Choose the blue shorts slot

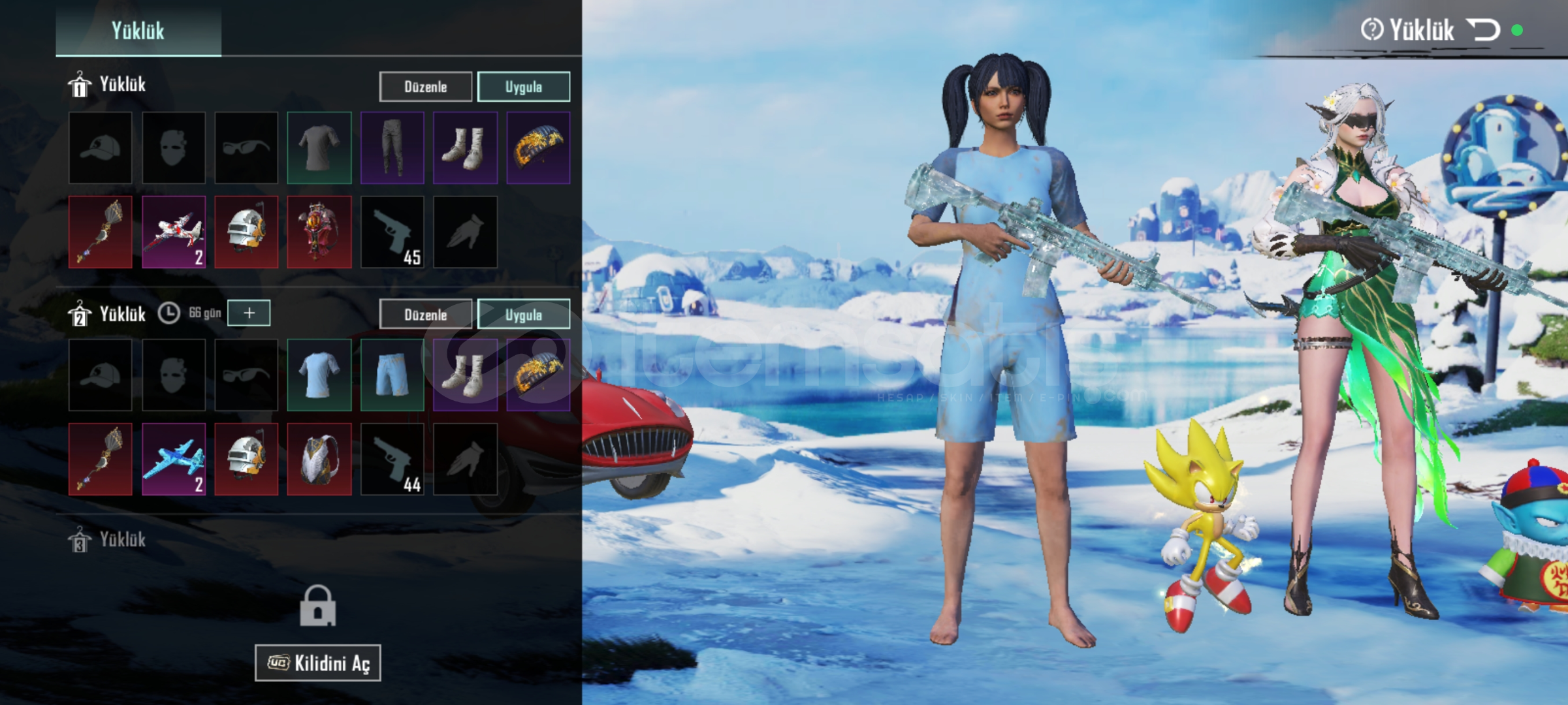(392, 375)
